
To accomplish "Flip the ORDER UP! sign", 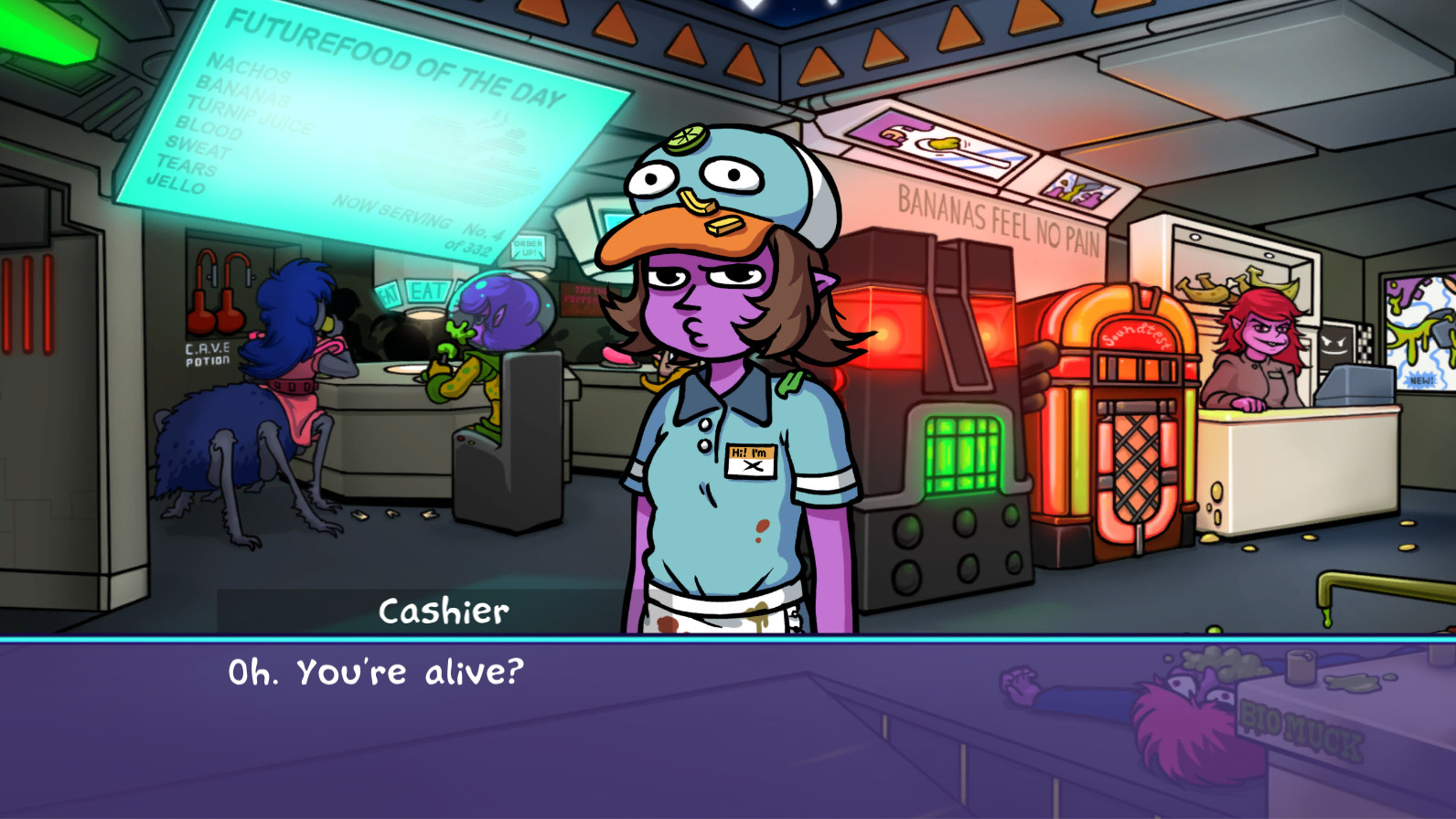I will (x=530, y=247).
